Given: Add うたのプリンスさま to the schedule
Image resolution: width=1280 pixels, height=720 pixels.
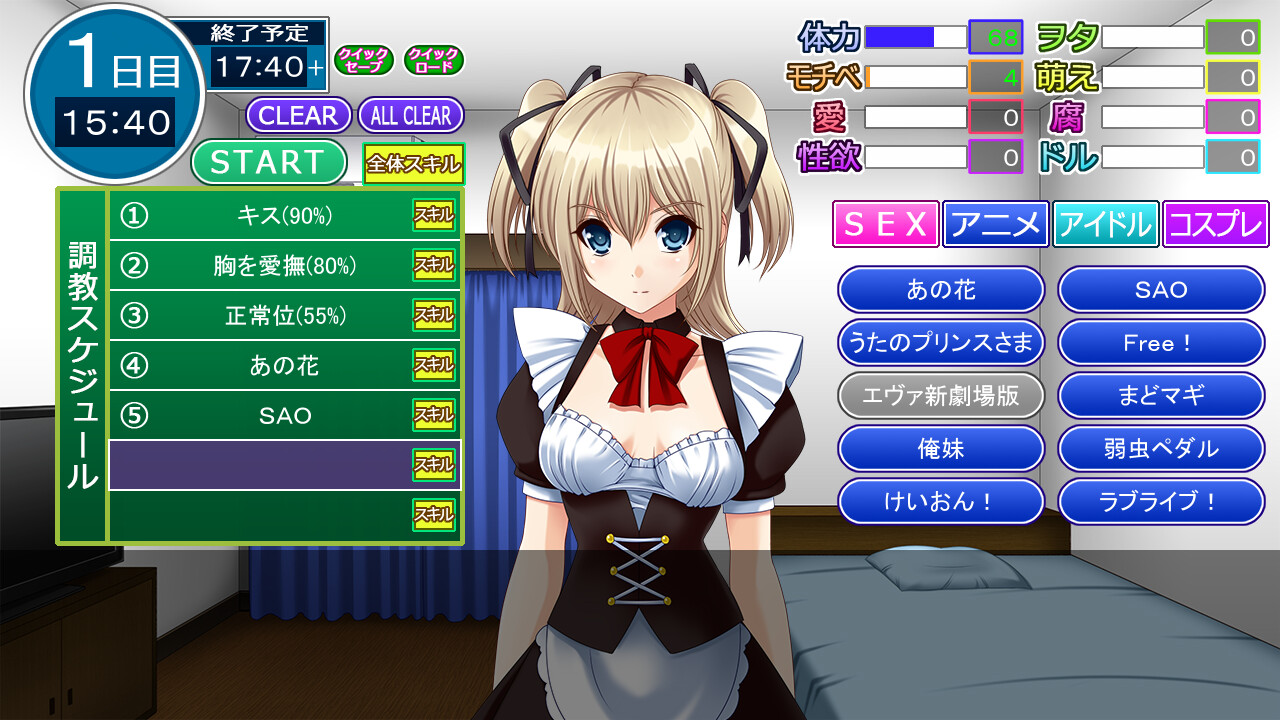Looking at the screenshot, I should pos(941,343).
